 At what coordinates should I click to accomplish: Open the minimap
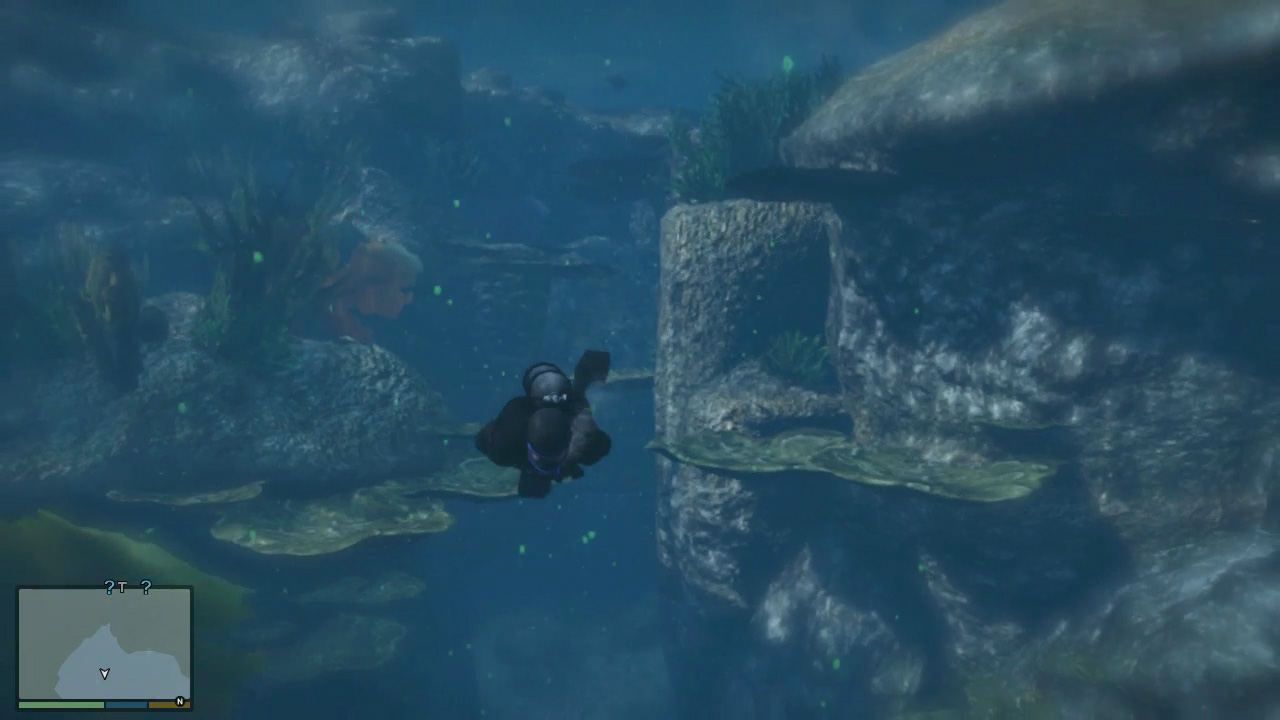(105, 643)
